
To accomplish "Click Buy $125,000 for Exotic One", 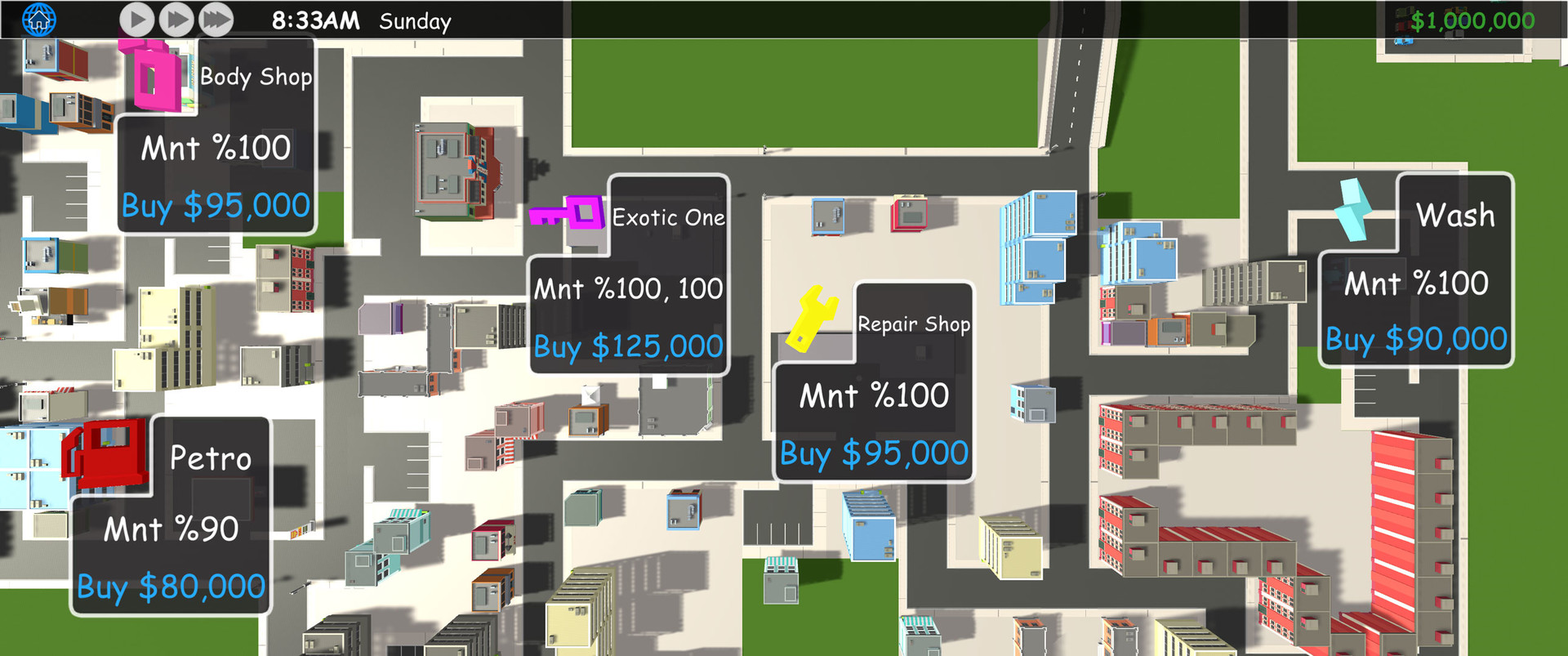I will click(x=628, y=347).
